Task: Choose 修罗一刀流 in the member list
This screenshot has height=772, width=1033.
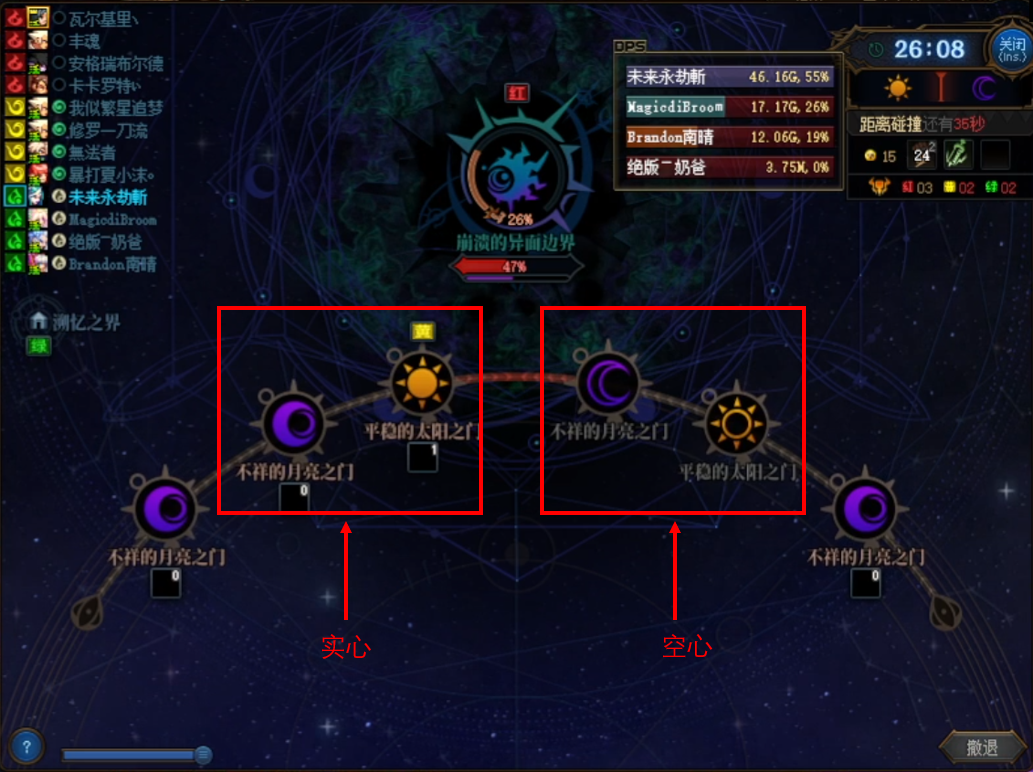Action: [108, 130]
